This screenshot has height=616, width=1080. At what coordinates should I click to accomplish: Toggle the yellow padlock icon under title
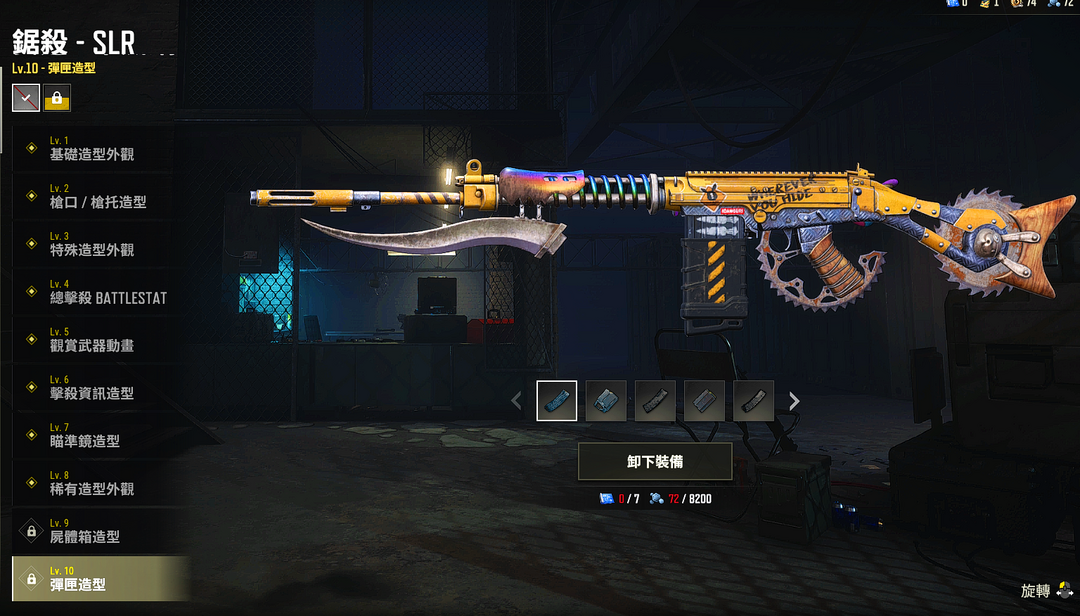coord(57,98)
